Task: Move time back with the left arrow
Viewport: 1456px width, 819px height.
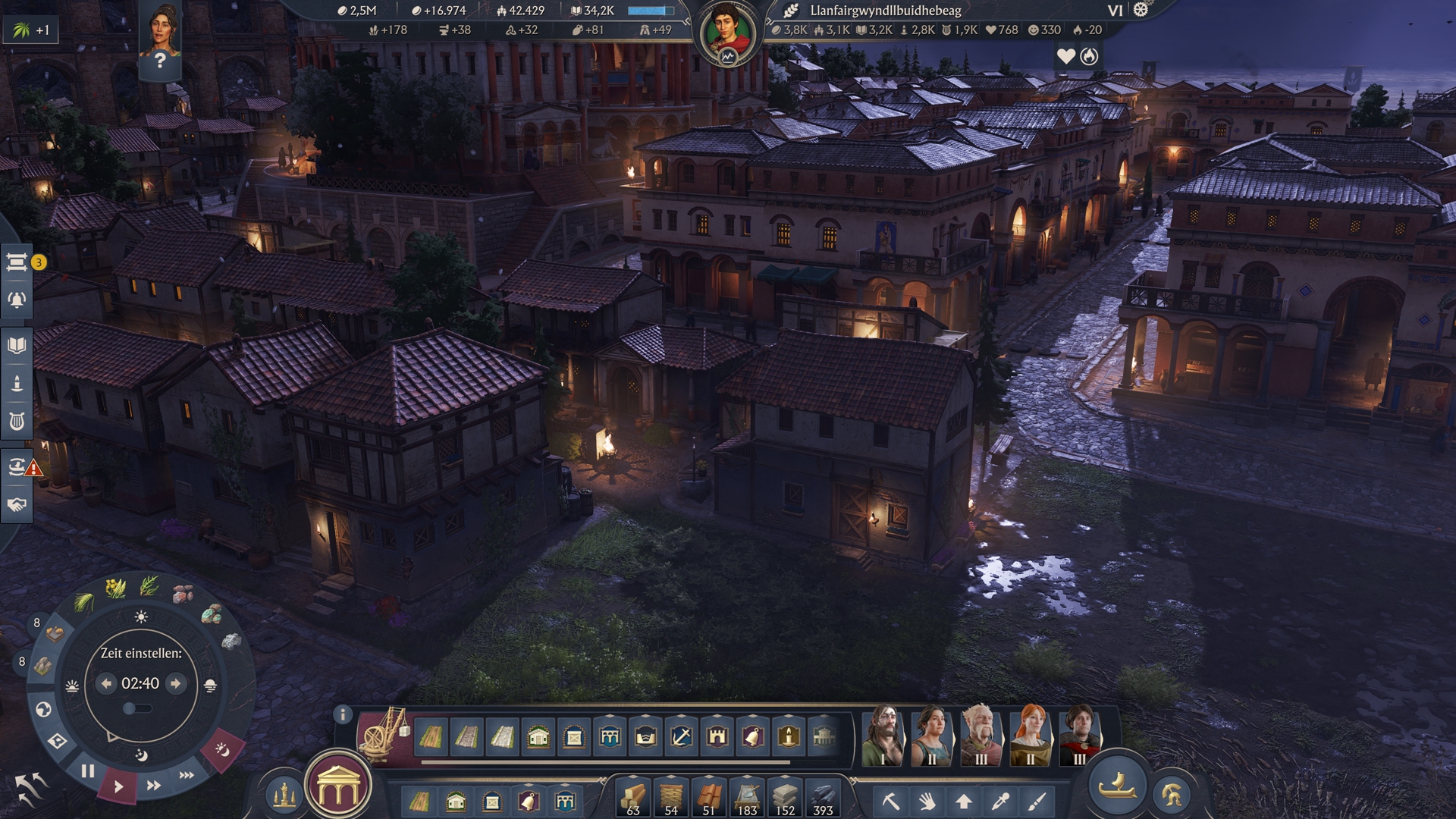Action: pos(106,684)
